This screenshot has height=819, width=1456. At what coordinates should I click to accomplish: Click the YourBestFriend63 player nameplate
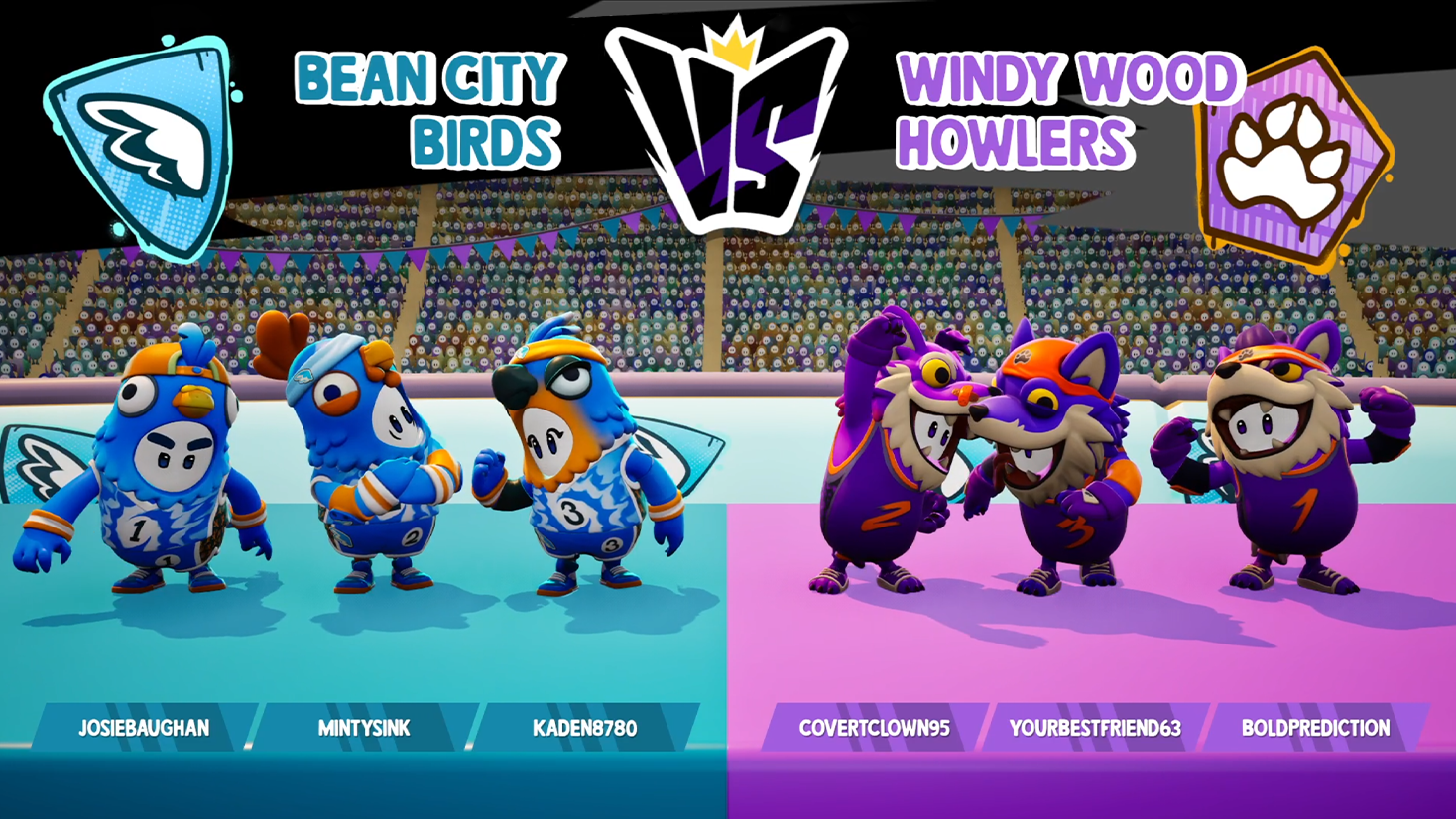click(x=1095, y=728)
